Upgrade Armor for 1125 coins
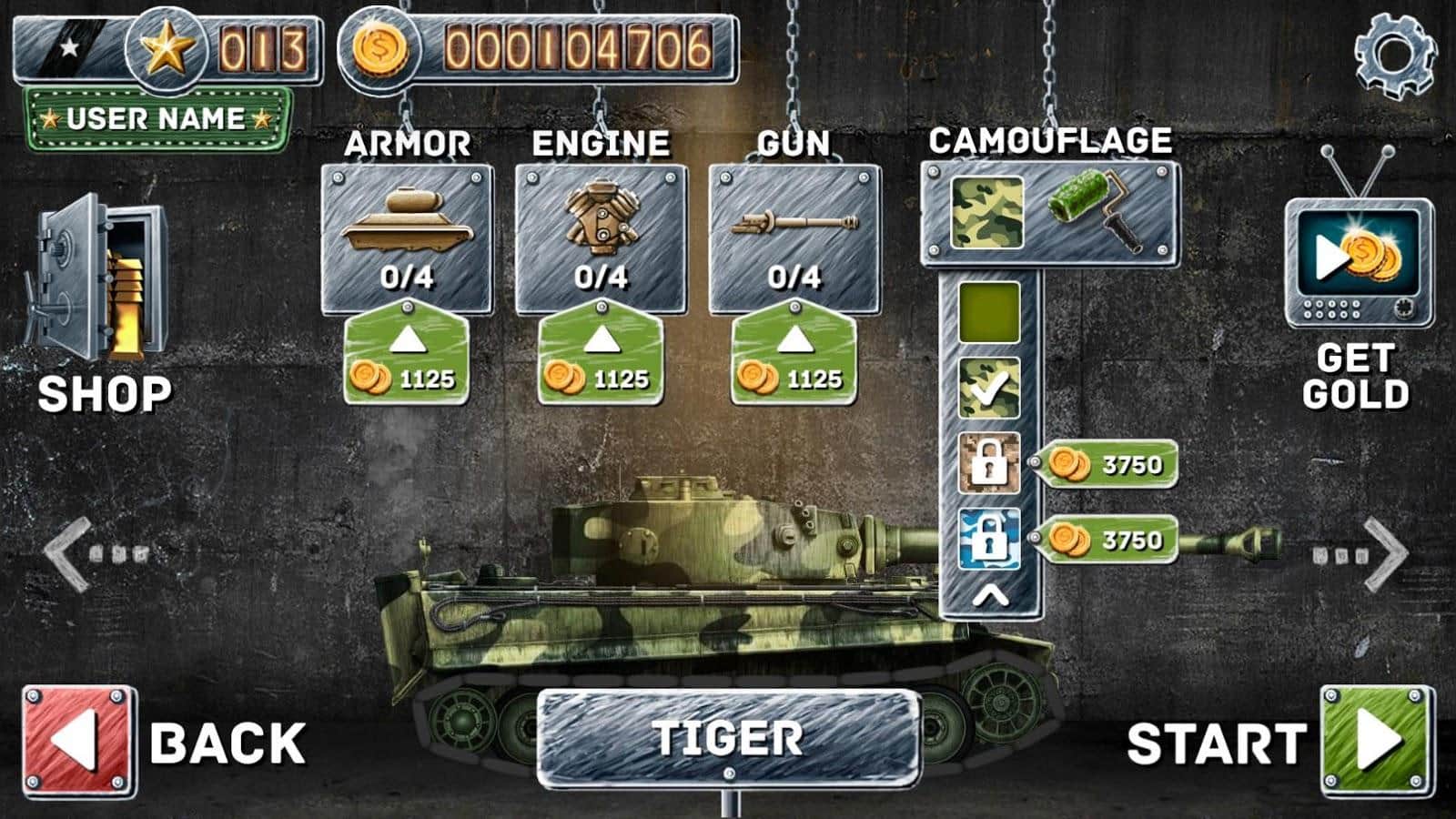Screen dimensions: 1456x819 coord(407,359)
